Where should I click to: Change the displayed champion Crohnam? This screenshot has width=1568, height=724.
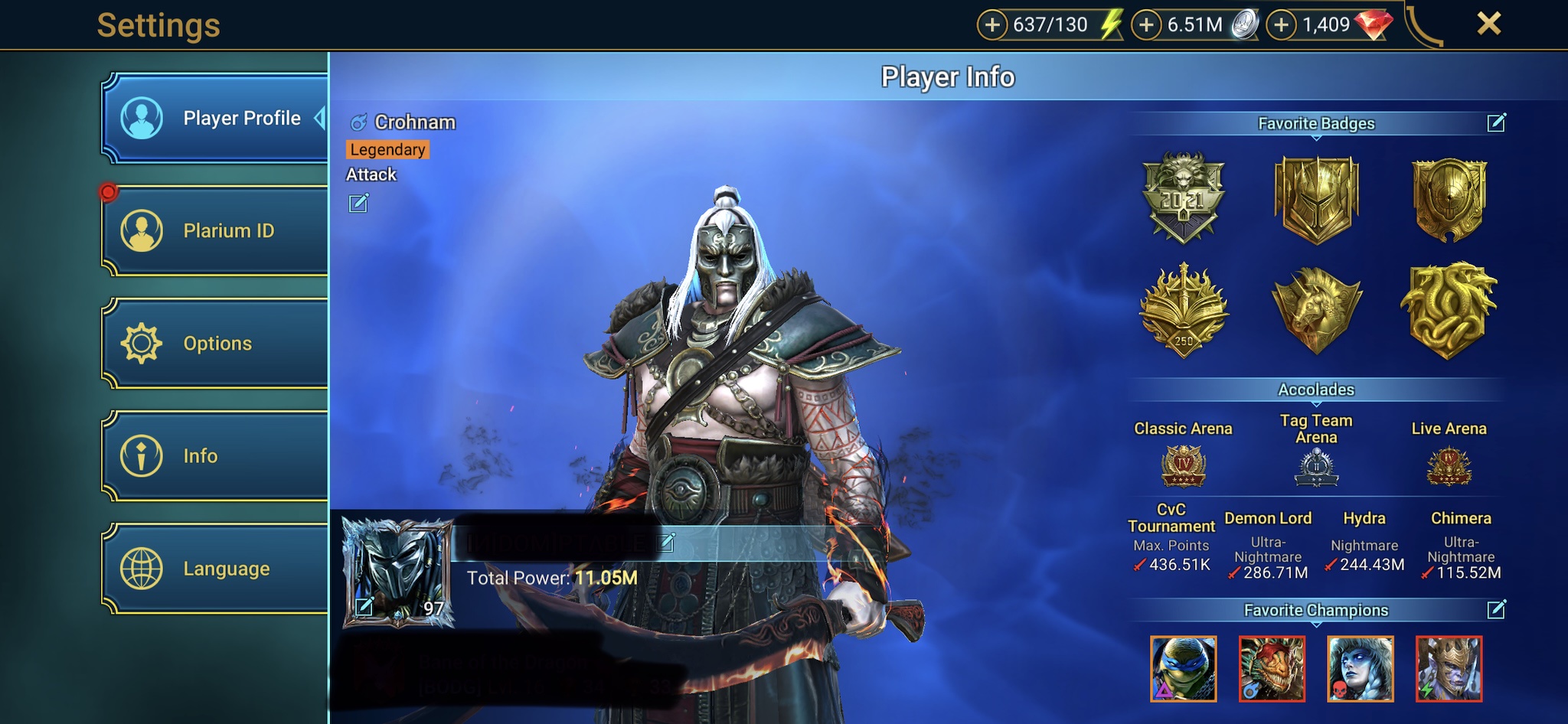(358, 204)
